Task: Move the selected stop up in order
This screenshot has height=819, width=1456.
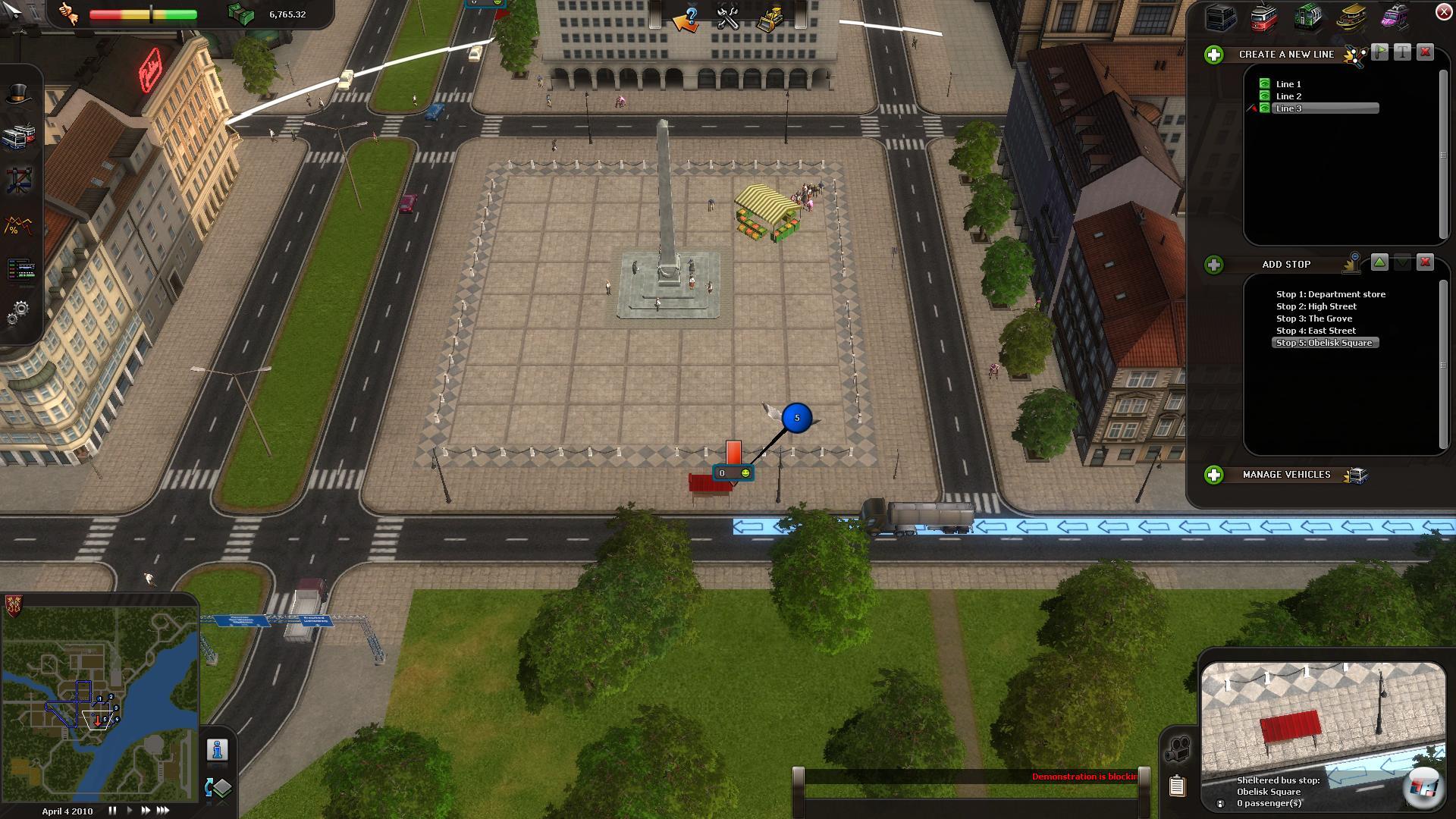Action: (1379, 262)
